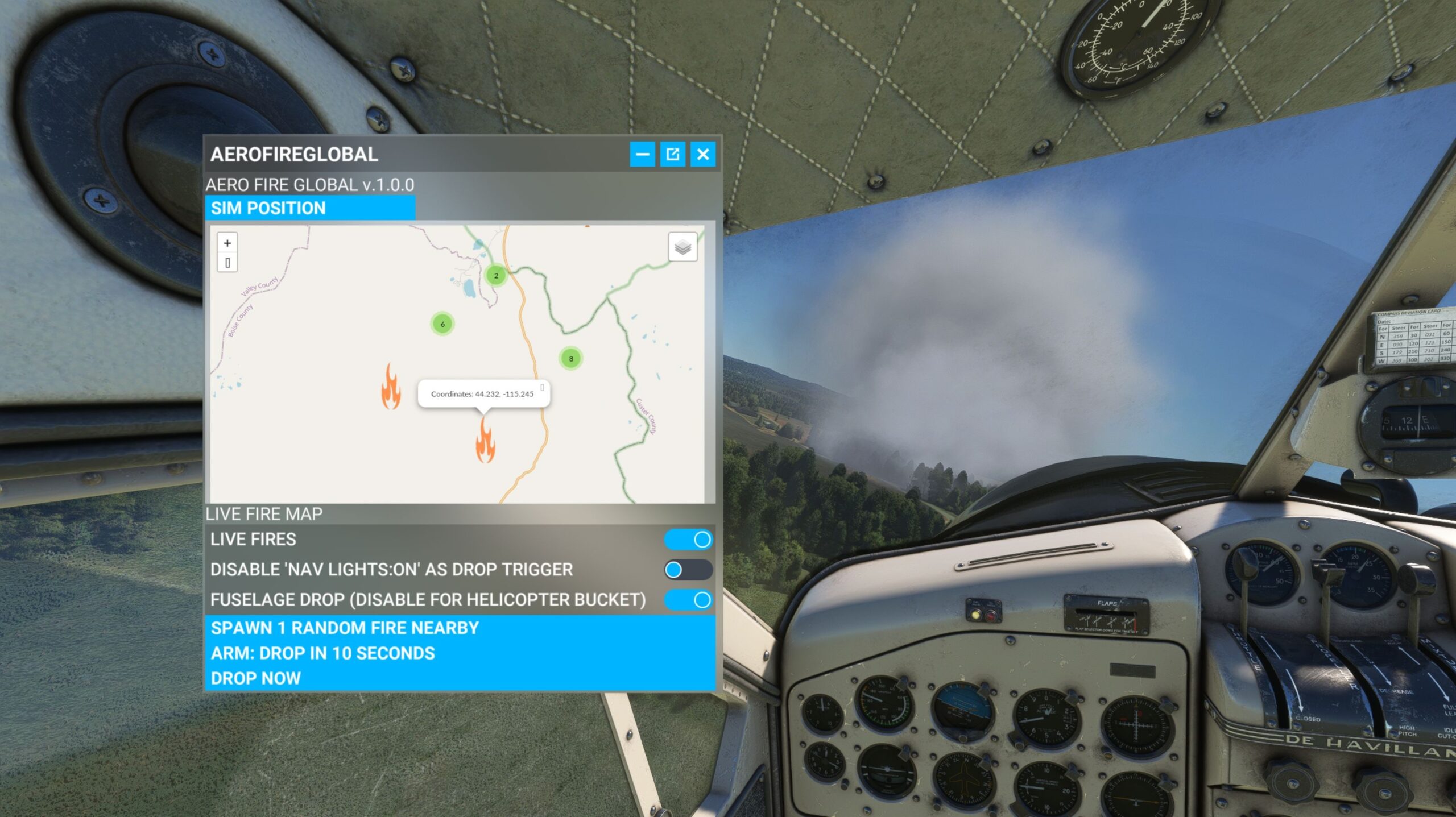
Task: Pop out the AeroFireGlobal panel window
Action: 672,154
